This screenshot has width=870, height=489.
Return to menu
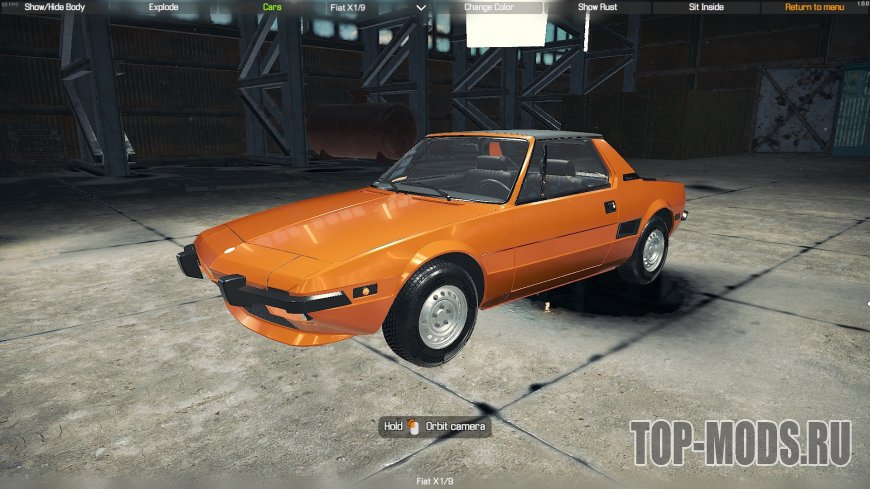(x=815, y=7)
